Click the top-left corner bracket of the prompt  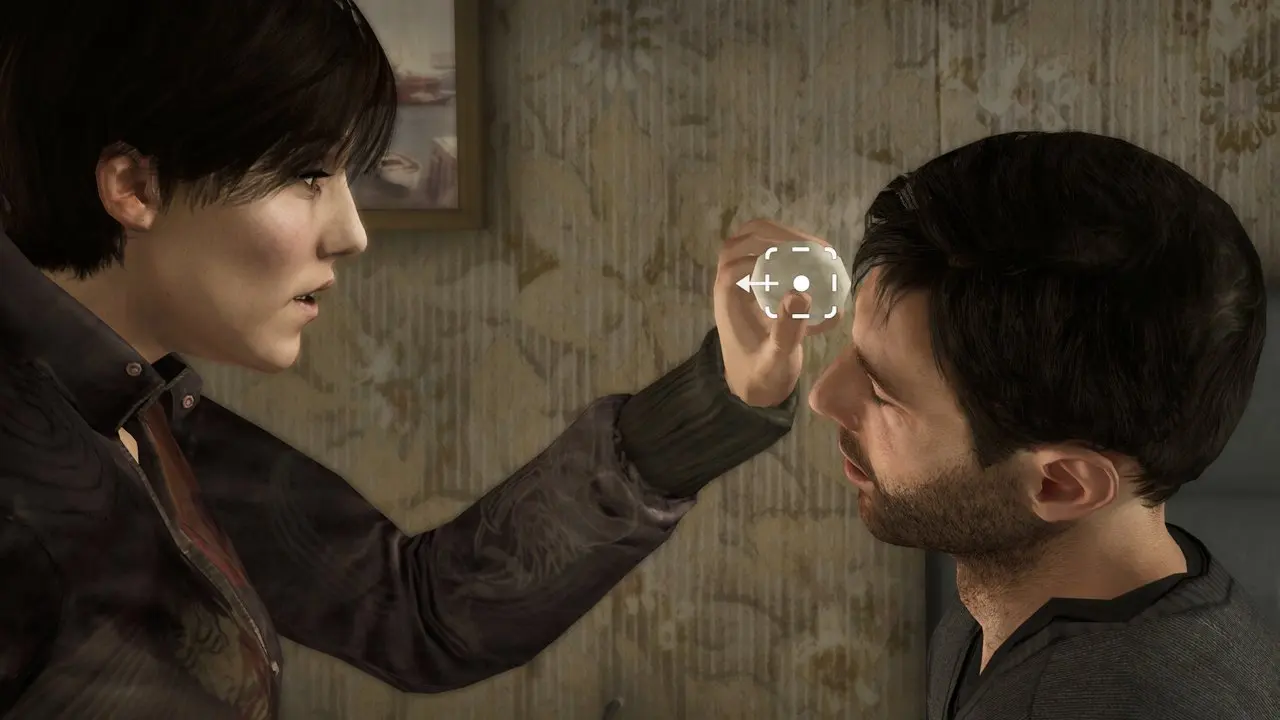tap(770, 252)
